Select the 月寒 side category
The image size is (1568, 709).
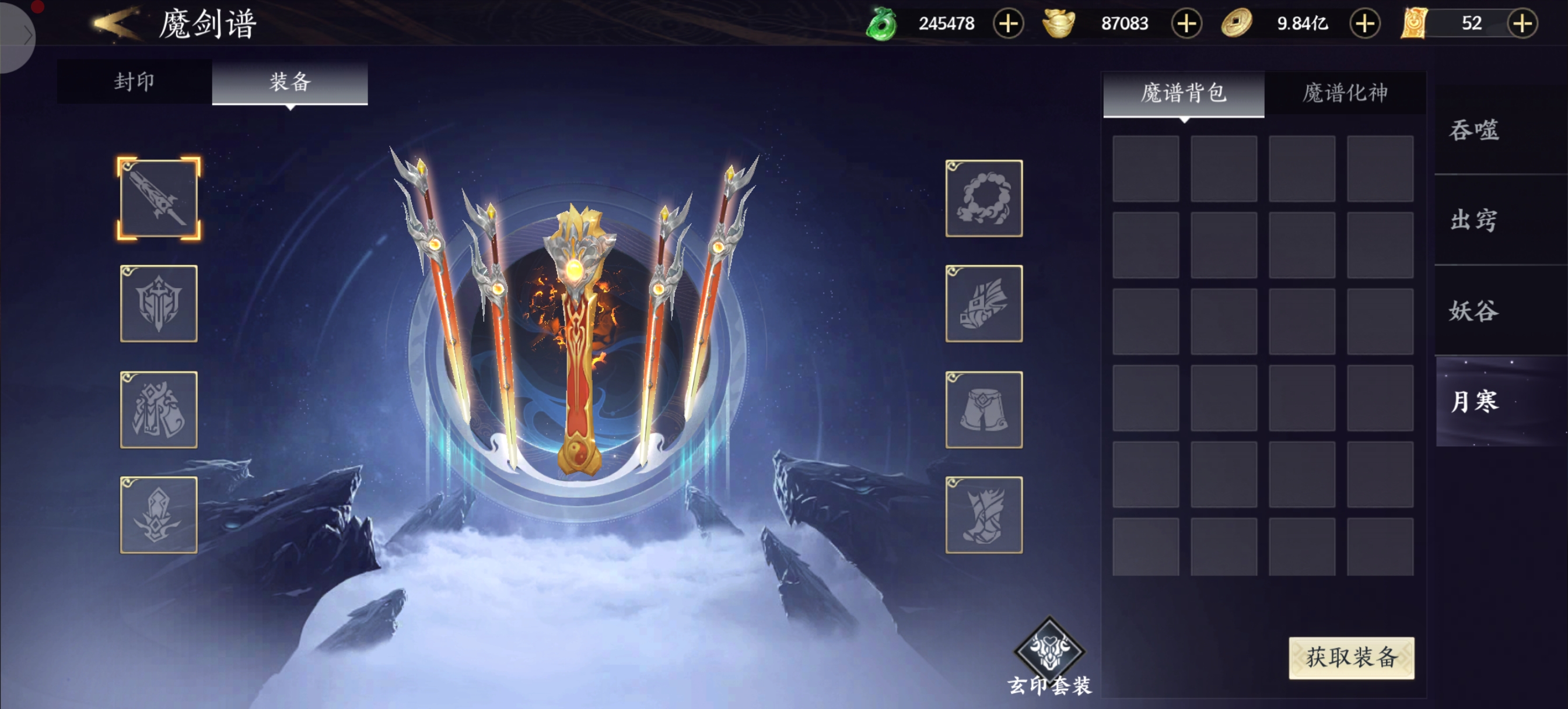[1473, 402]
